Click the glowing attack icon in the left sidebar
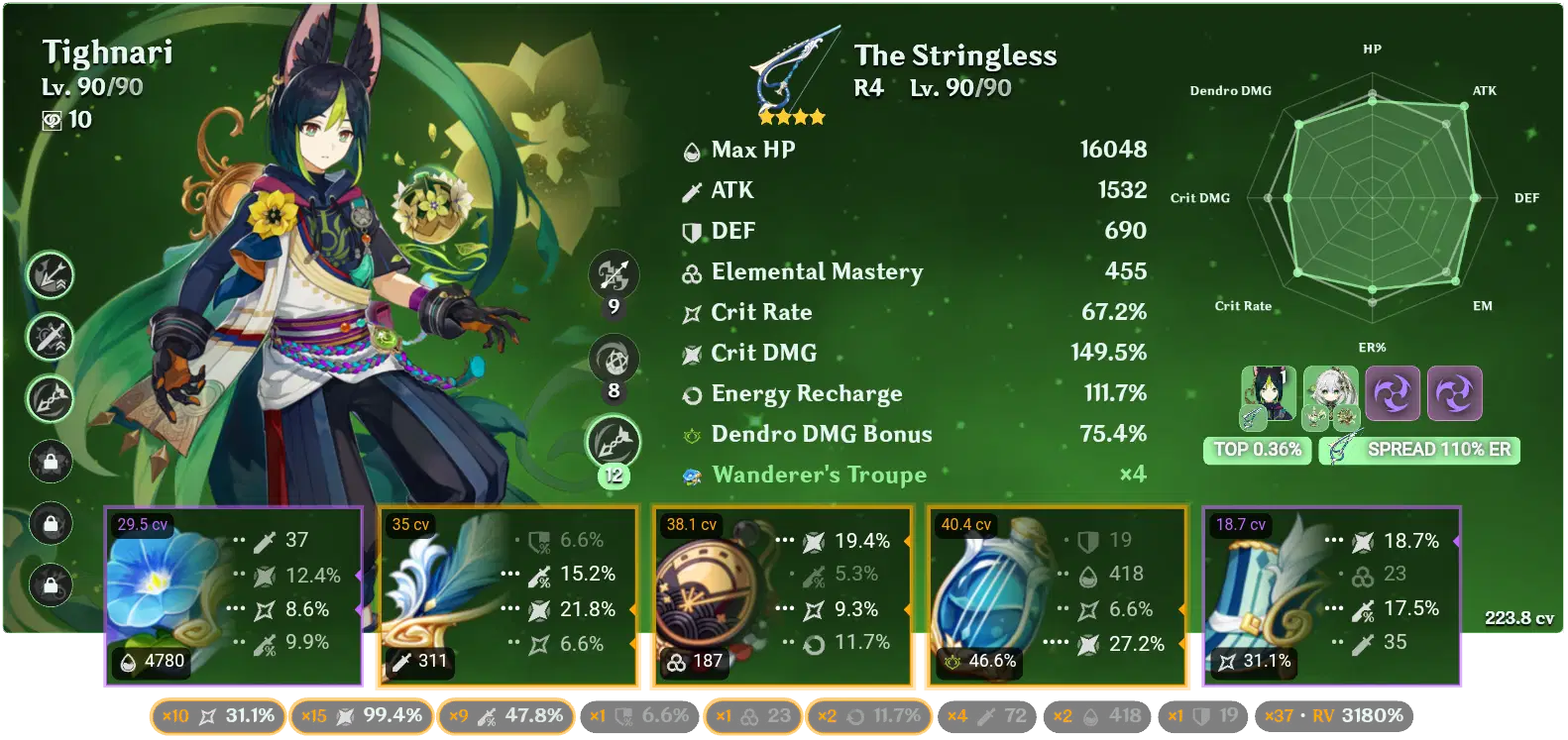The height and width of the screenshot is (740, 1568). point(51,276)
